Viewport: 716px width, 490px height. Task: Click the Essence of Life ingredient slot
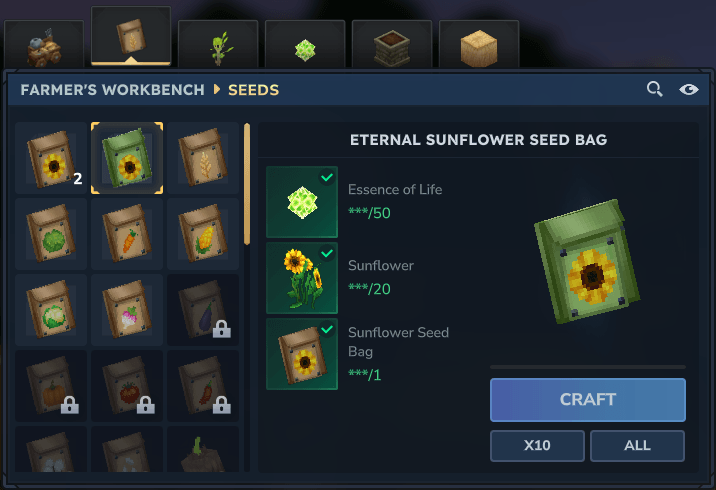(302, 203)
